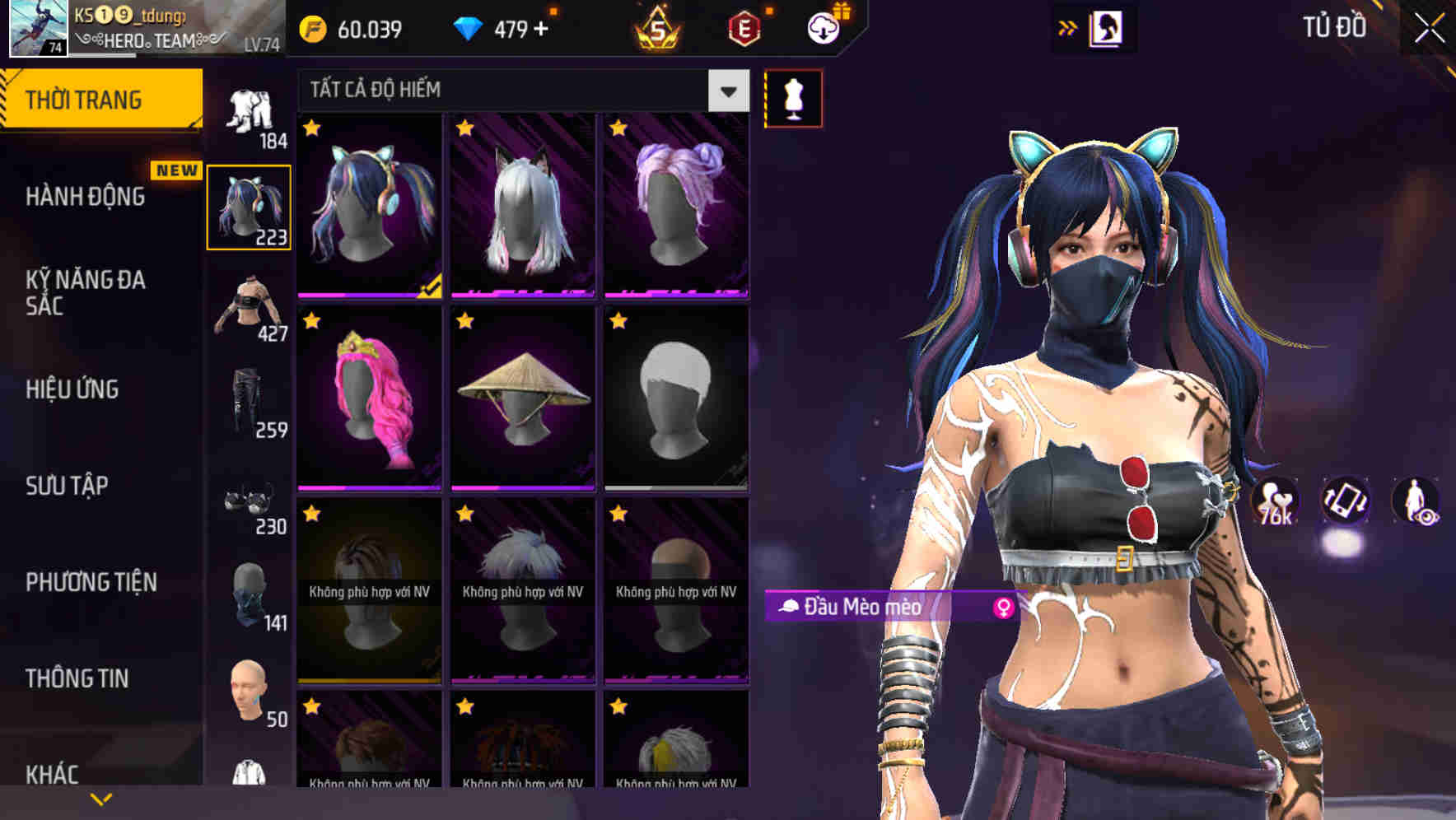Open the THÔNG TIN section
Image resolution: width=1456 pixels, height=820 pixels.
75,678
